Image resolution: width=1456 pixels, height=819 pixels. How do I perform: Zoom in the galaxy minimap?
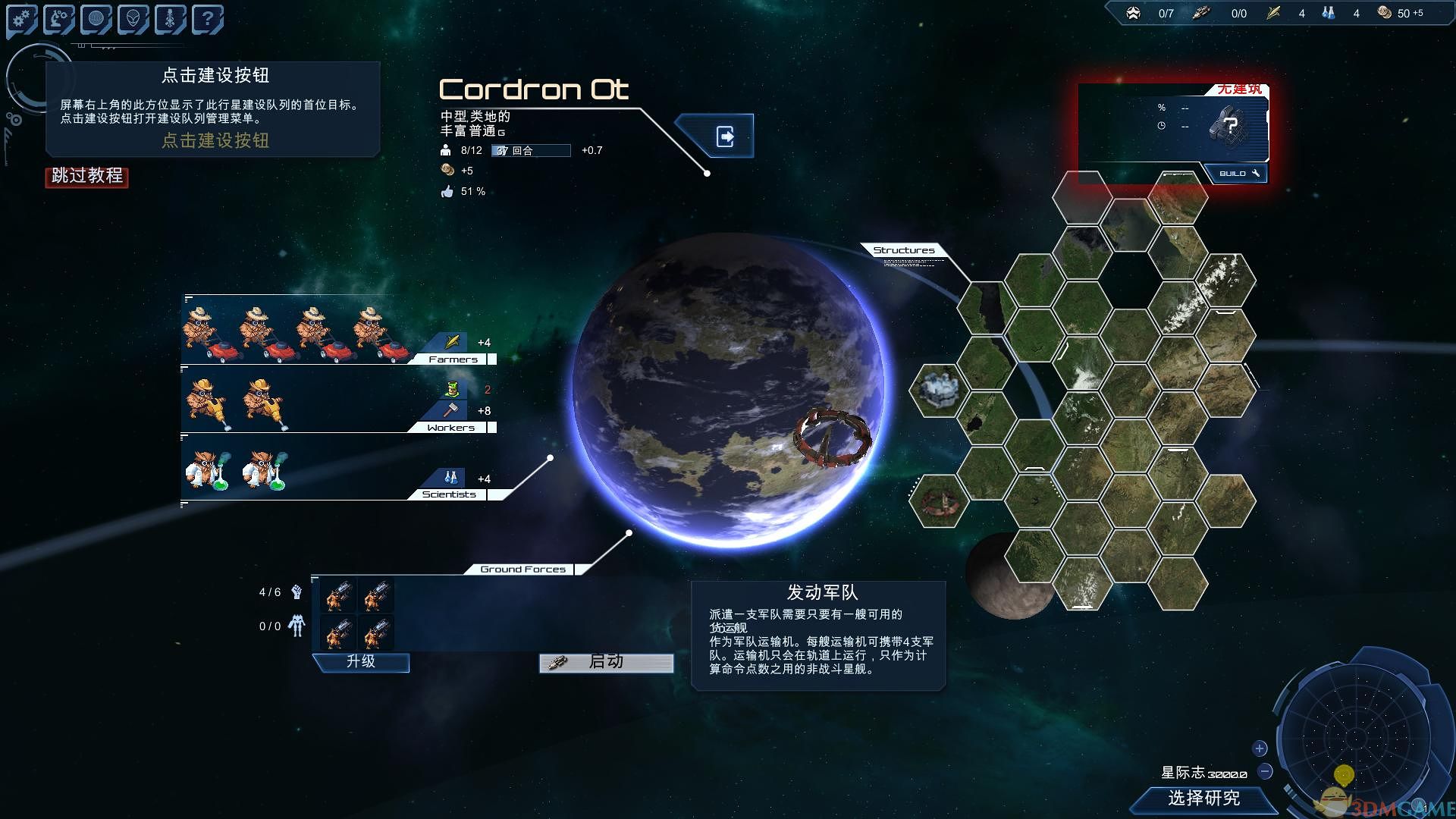[x=1260, y=748]
